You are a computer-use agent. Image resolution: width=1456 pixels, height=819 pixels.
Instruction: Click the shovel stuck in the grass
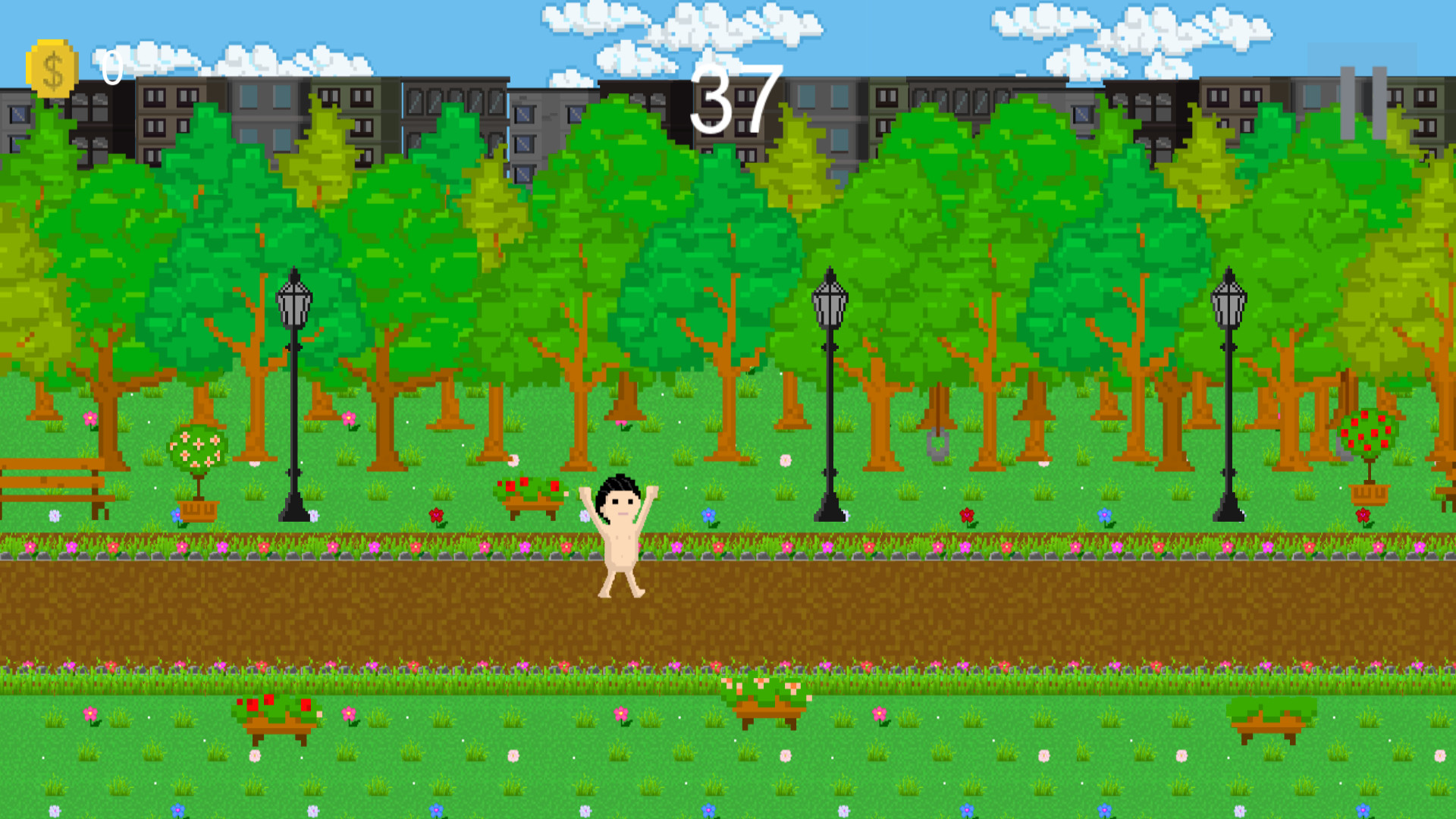[937, 444]
